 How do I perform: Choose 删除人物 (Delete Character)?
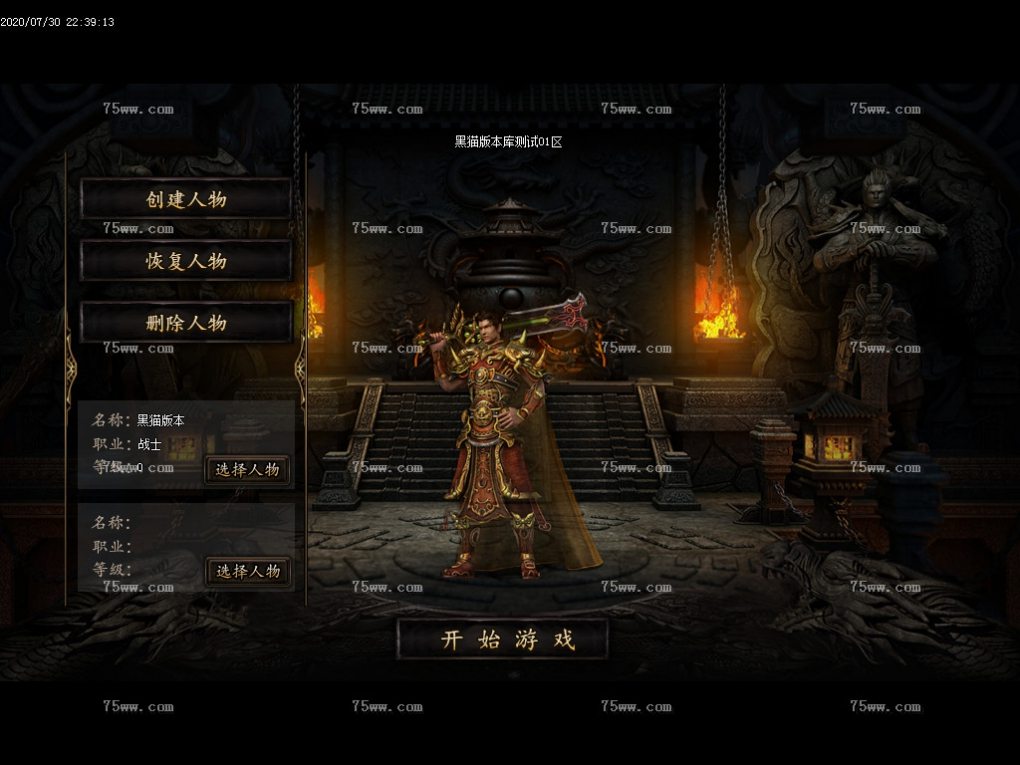[x=186, y=322]
